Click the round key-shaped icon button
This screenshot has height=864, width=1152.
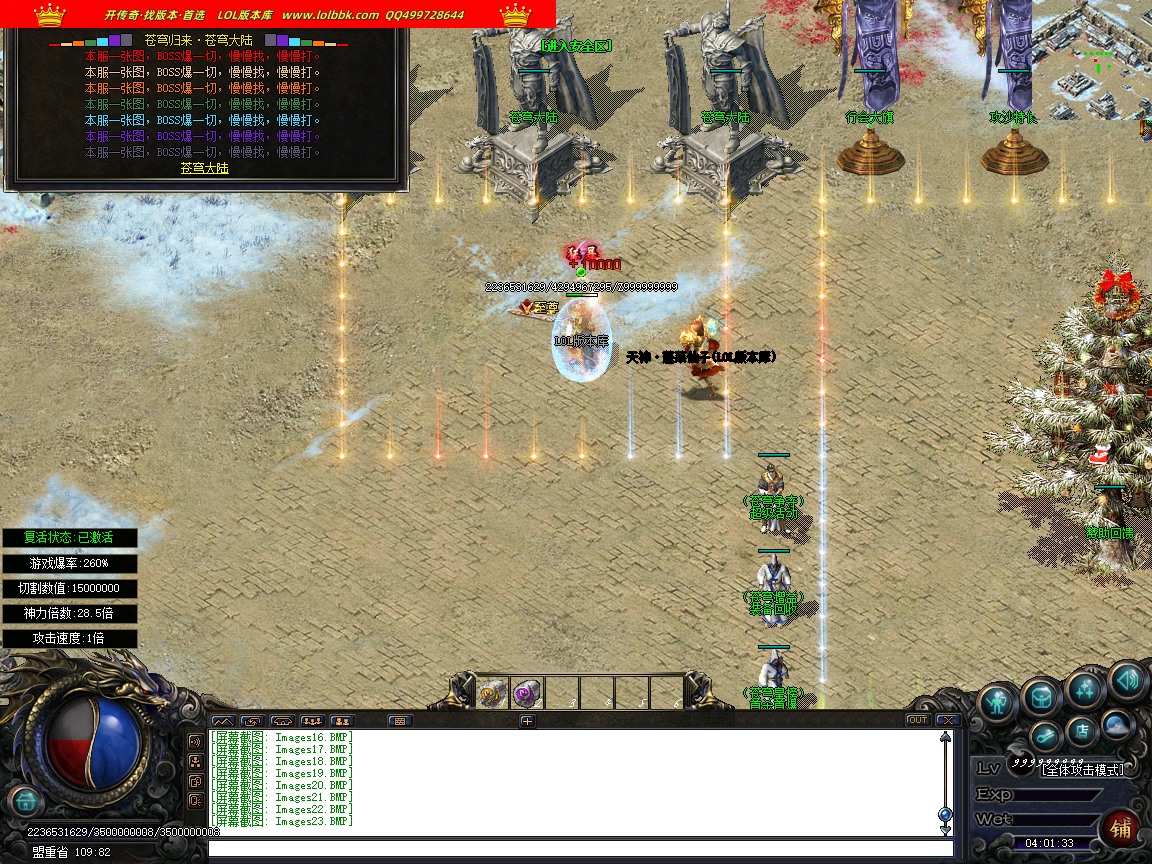1045,737
